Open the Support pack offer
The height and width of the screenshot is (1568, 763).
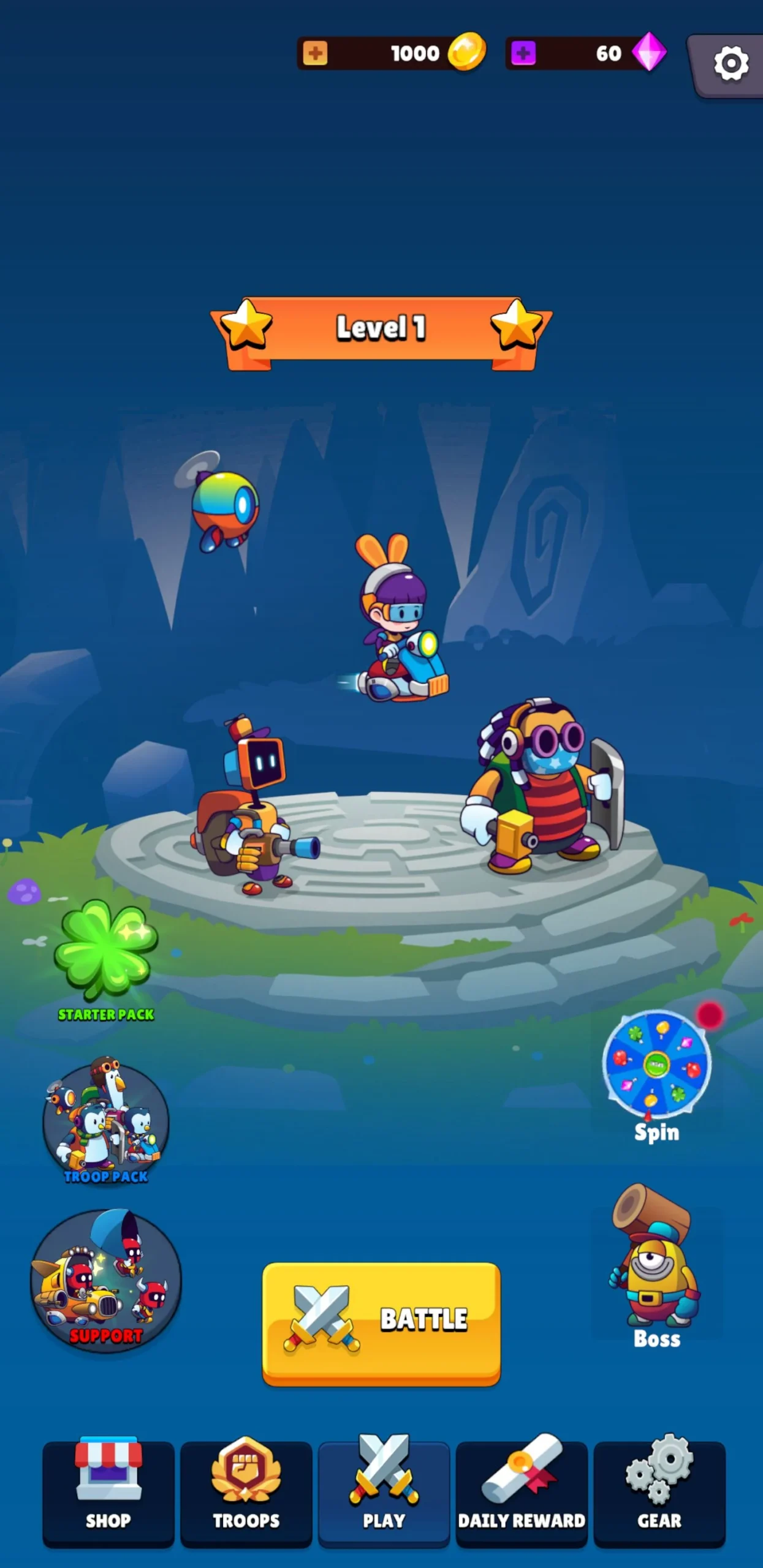[x=105, y=1281]
